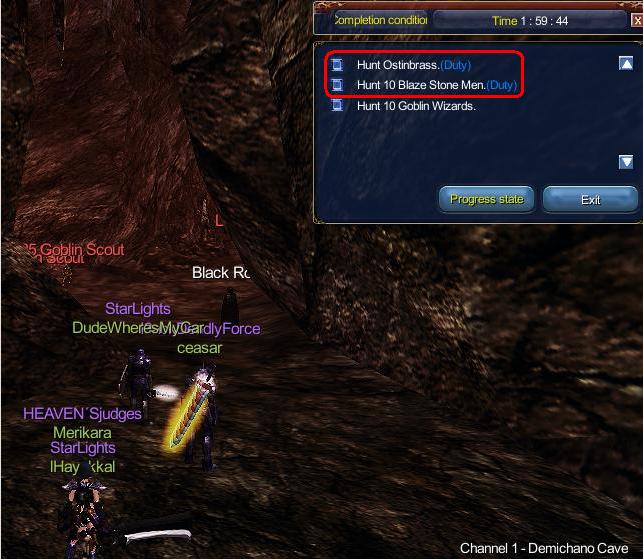Select the Hunt Ostinbrass objective

[413, 65]
